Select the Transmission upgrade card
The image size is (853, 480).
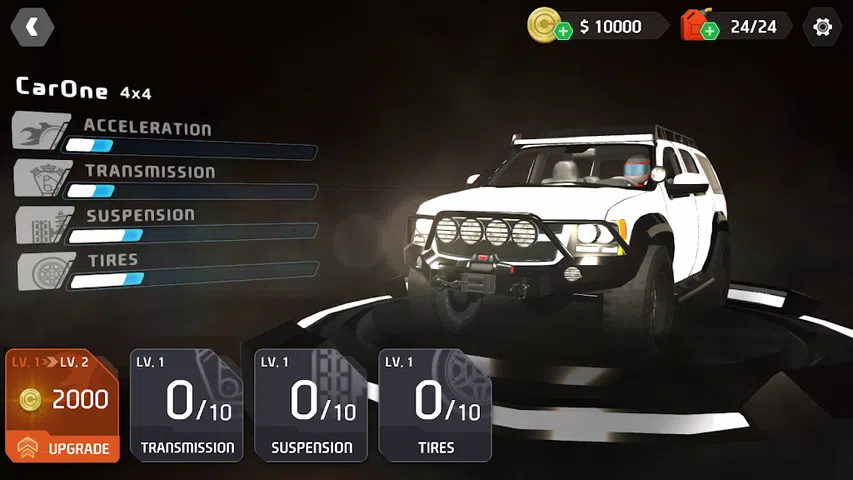click(x=187, y=405)
